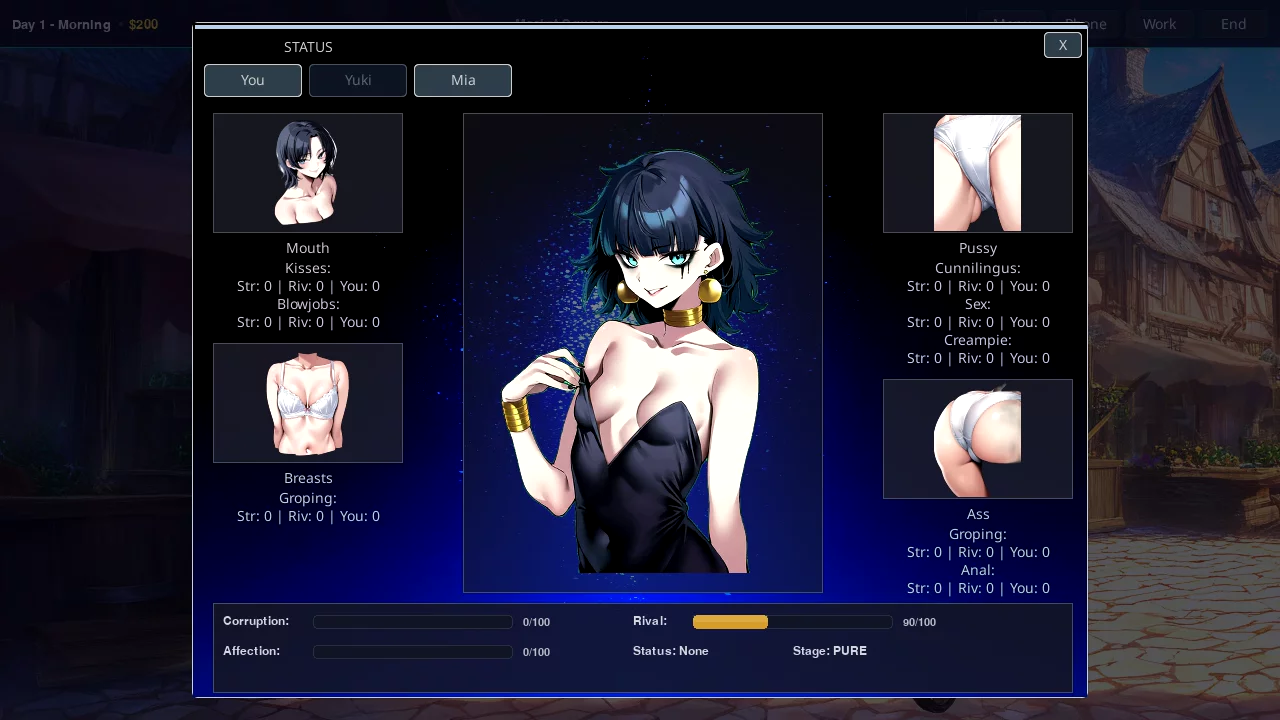Open the Work menu

tap(1159, 24)
